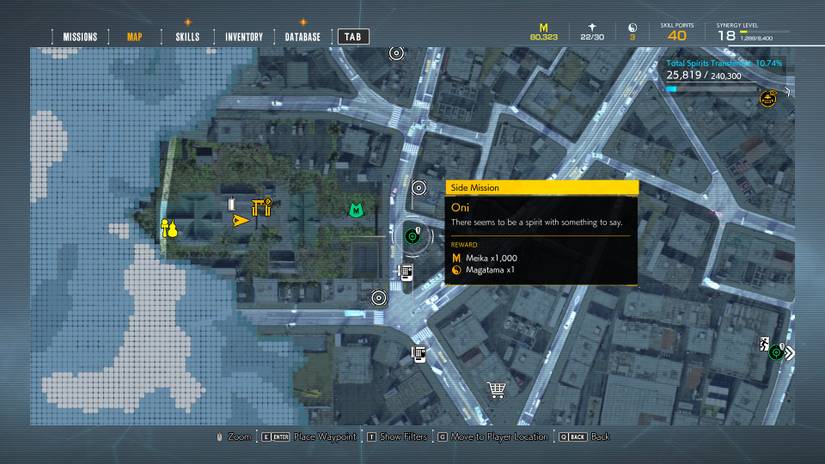
Task: Click the yellow torii gate marker
Action: [x=263, y=208]
